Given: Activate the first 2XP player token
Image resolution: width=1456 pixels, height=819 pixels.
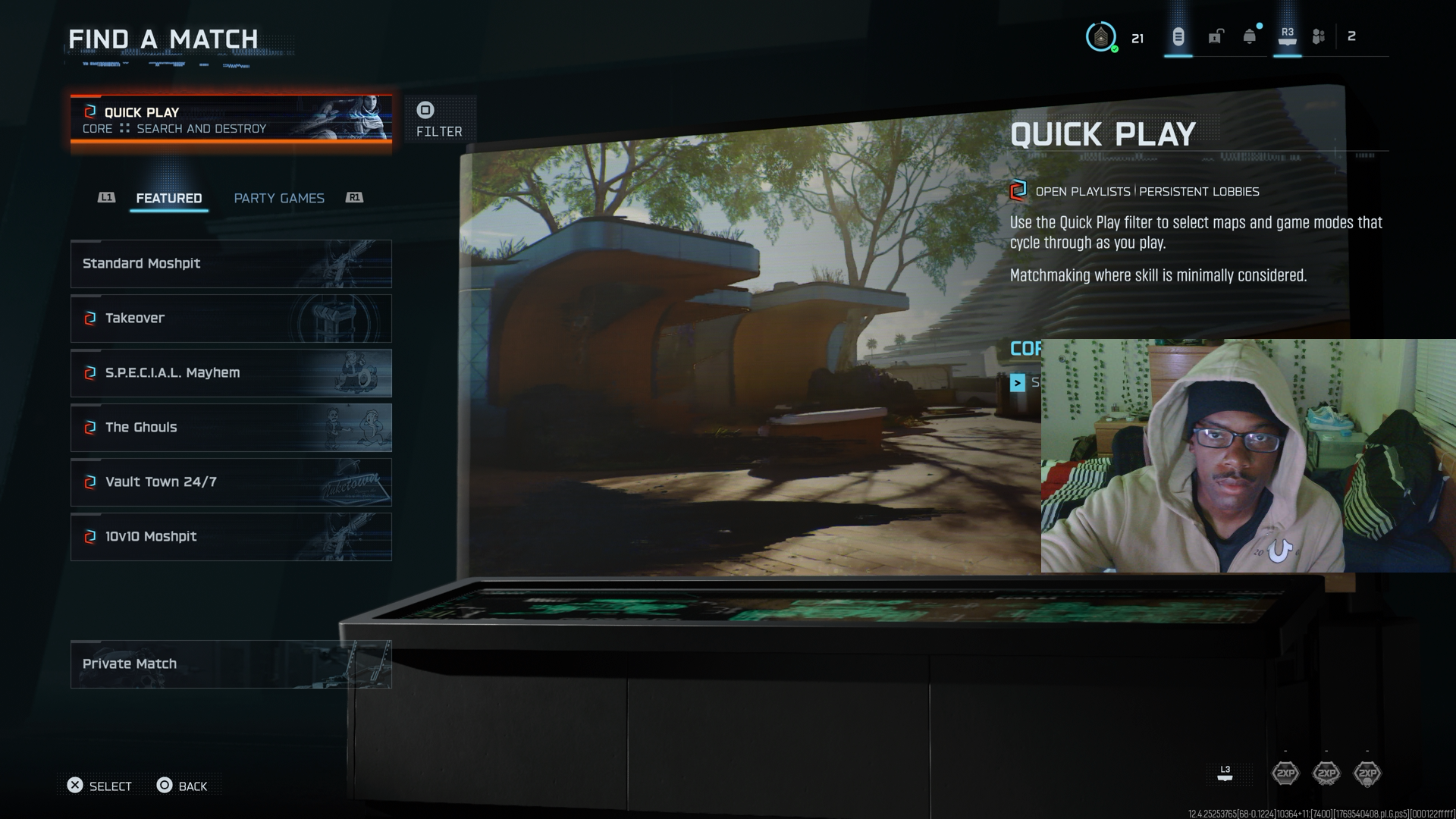Looking at the screenshot, I should (x=1286, y=772).
